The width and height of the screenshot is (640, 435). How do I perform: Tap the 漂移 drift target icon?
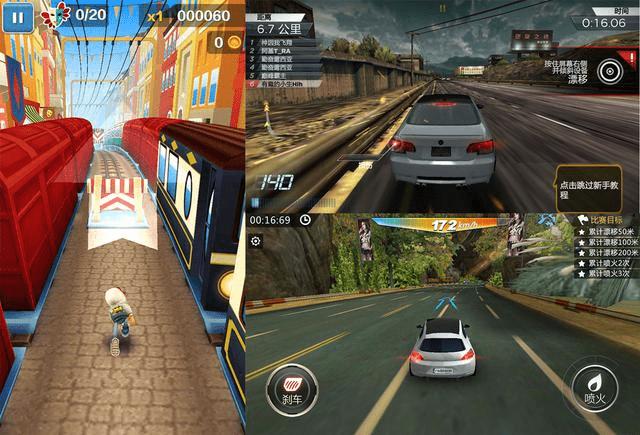tap(610, 69)
